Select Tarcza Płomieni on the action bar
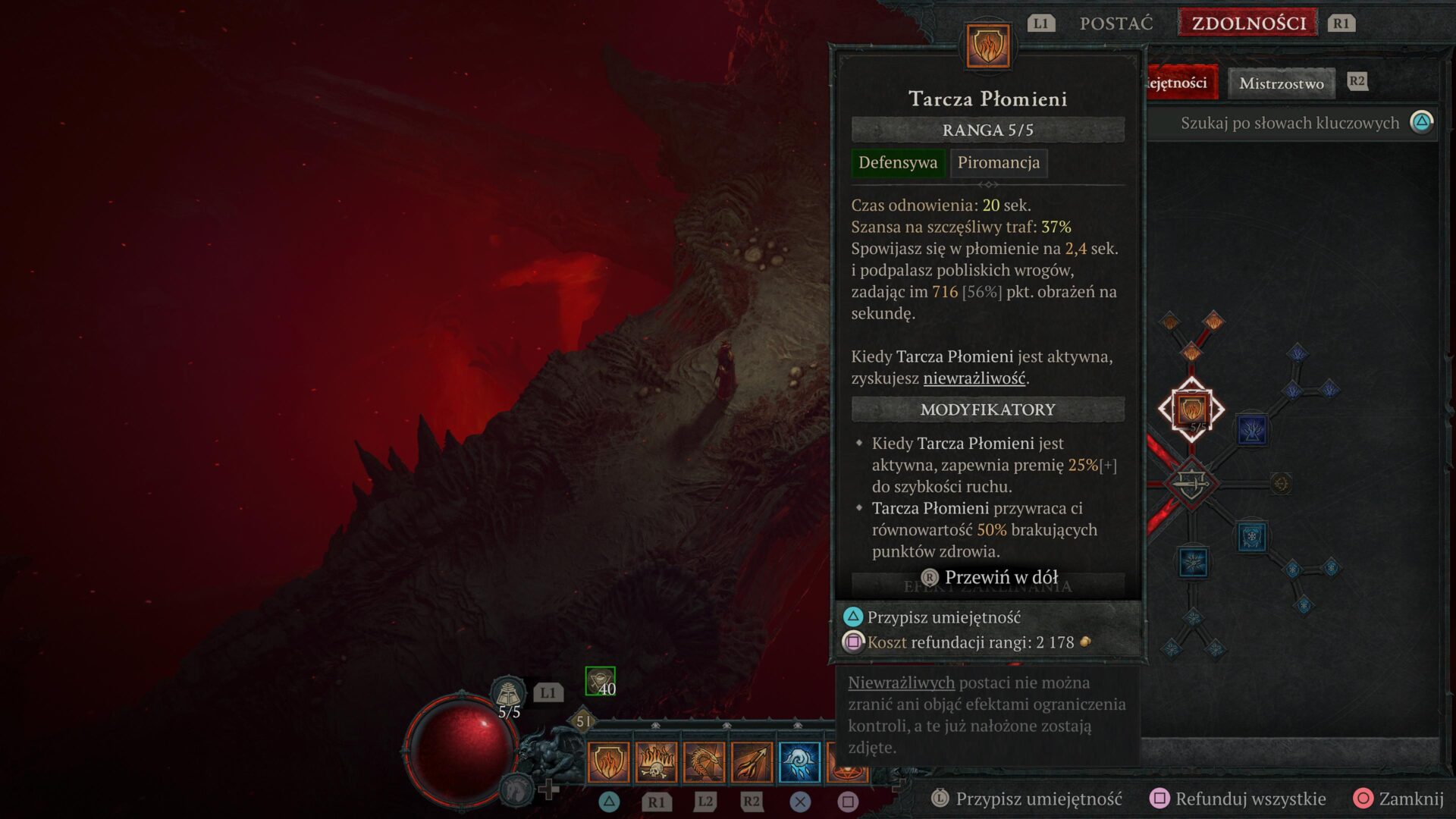 [x=609, y=762]
